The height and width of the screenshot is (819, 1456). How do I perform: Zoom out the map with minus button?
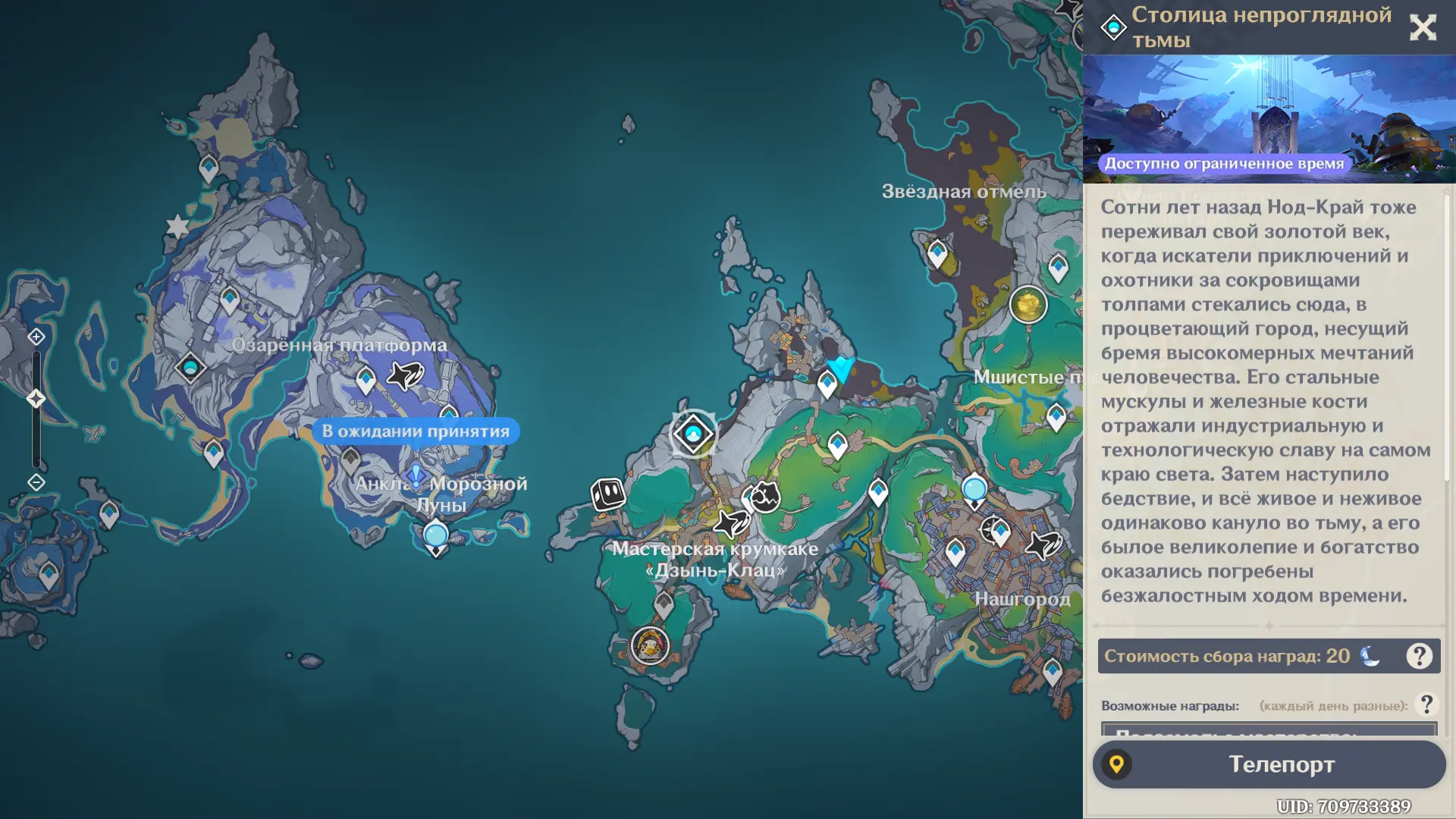point(36,482)
